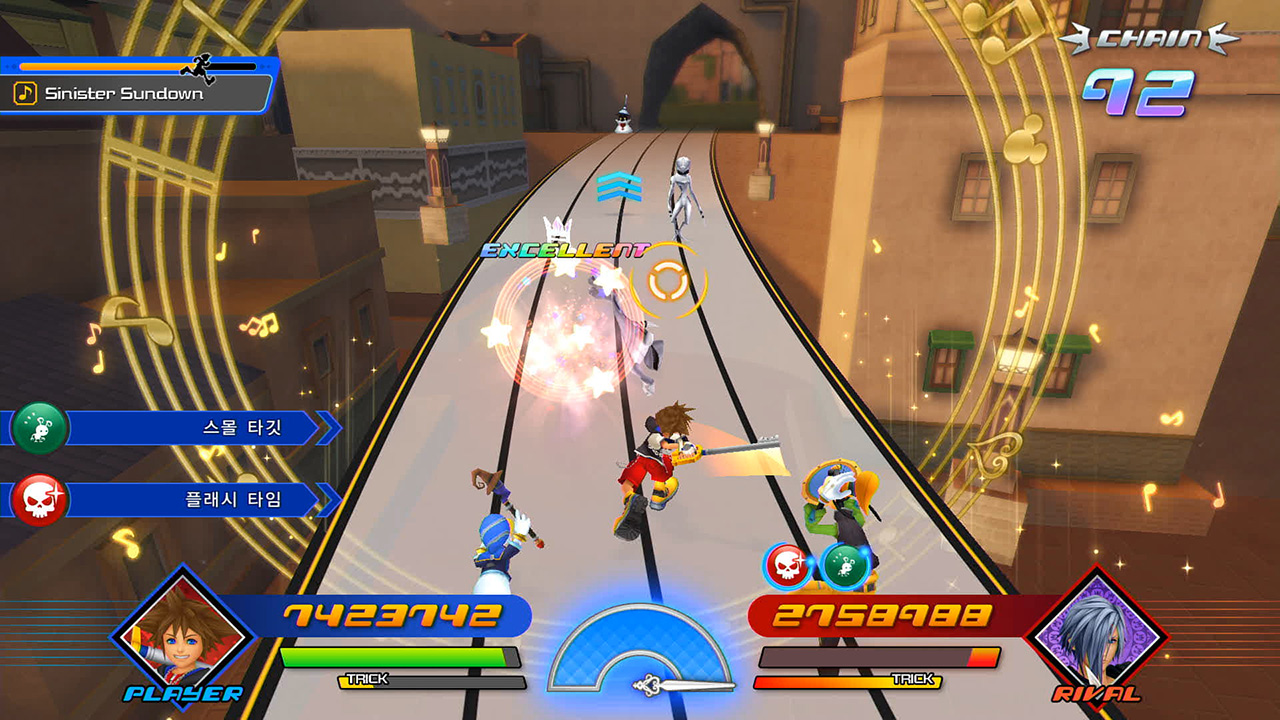Select the music note icon beside Sinister Sundown
The width and height of the screenshot is (1280, 720).
(x=27, y=95)
